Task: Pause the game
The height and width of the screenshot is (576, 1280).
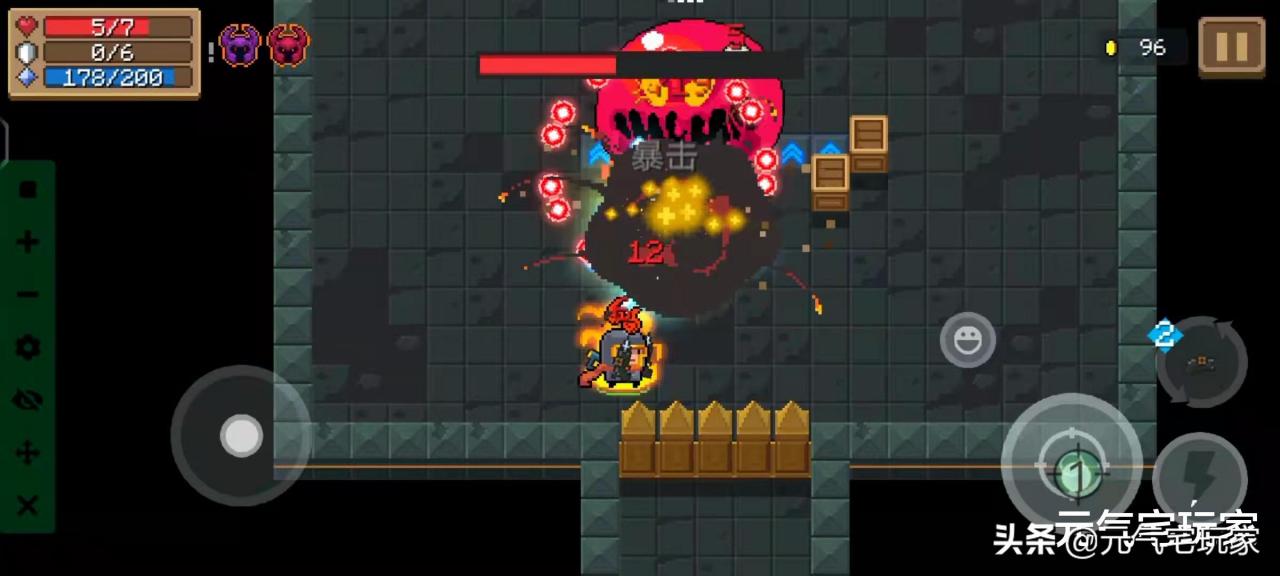Action: 1231,46
